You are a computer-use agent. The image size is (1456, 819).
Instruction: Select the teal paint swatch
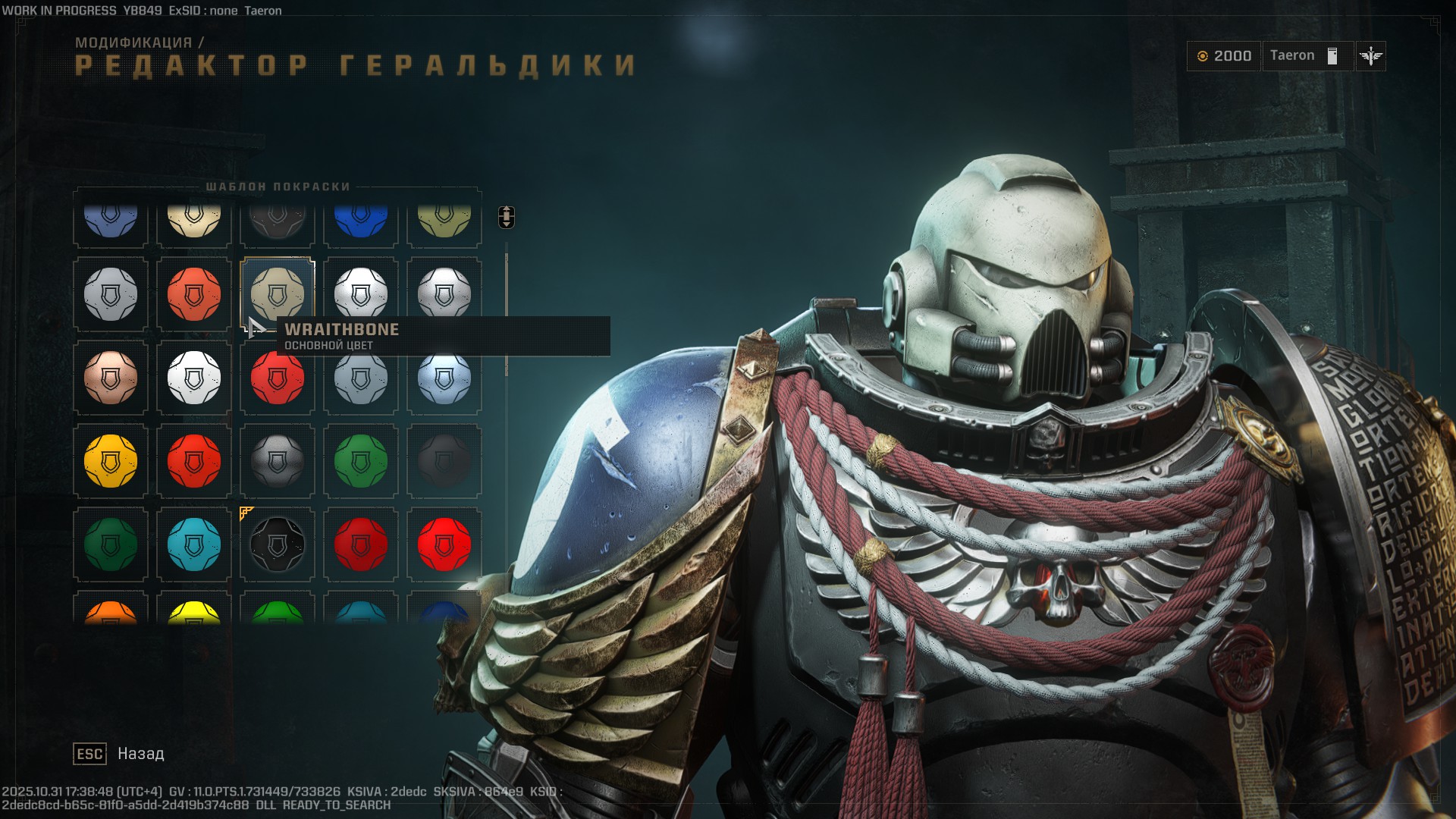tap(193, 543)
